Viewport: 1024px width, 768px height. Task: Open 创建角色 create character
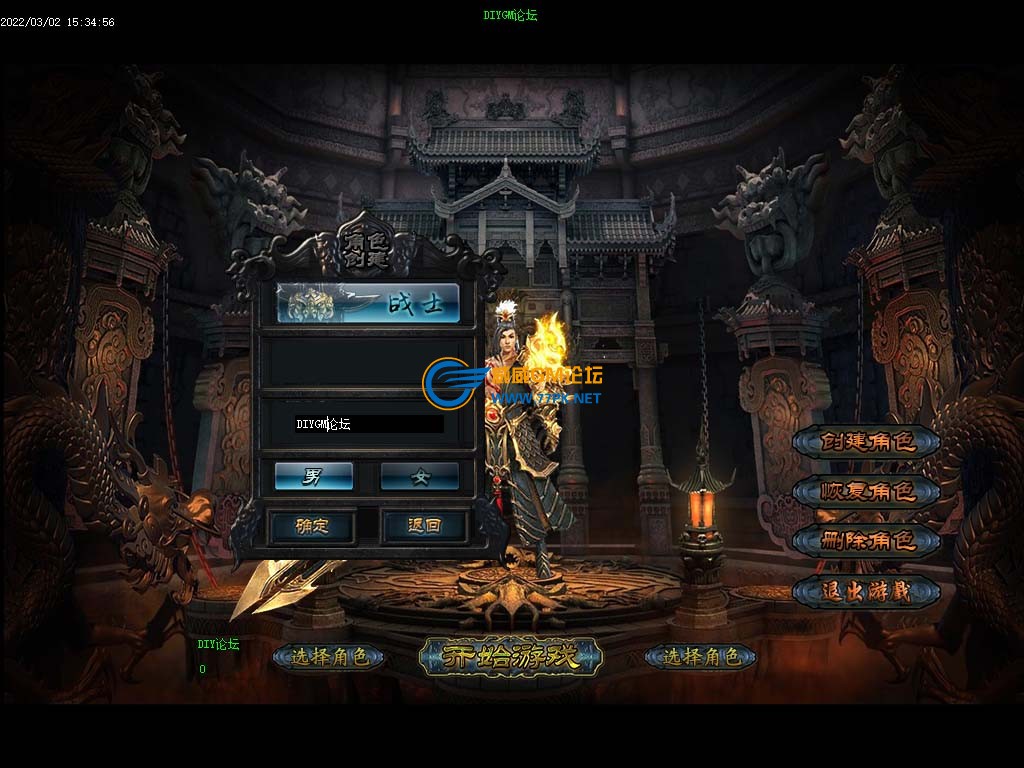coord(867,441)
